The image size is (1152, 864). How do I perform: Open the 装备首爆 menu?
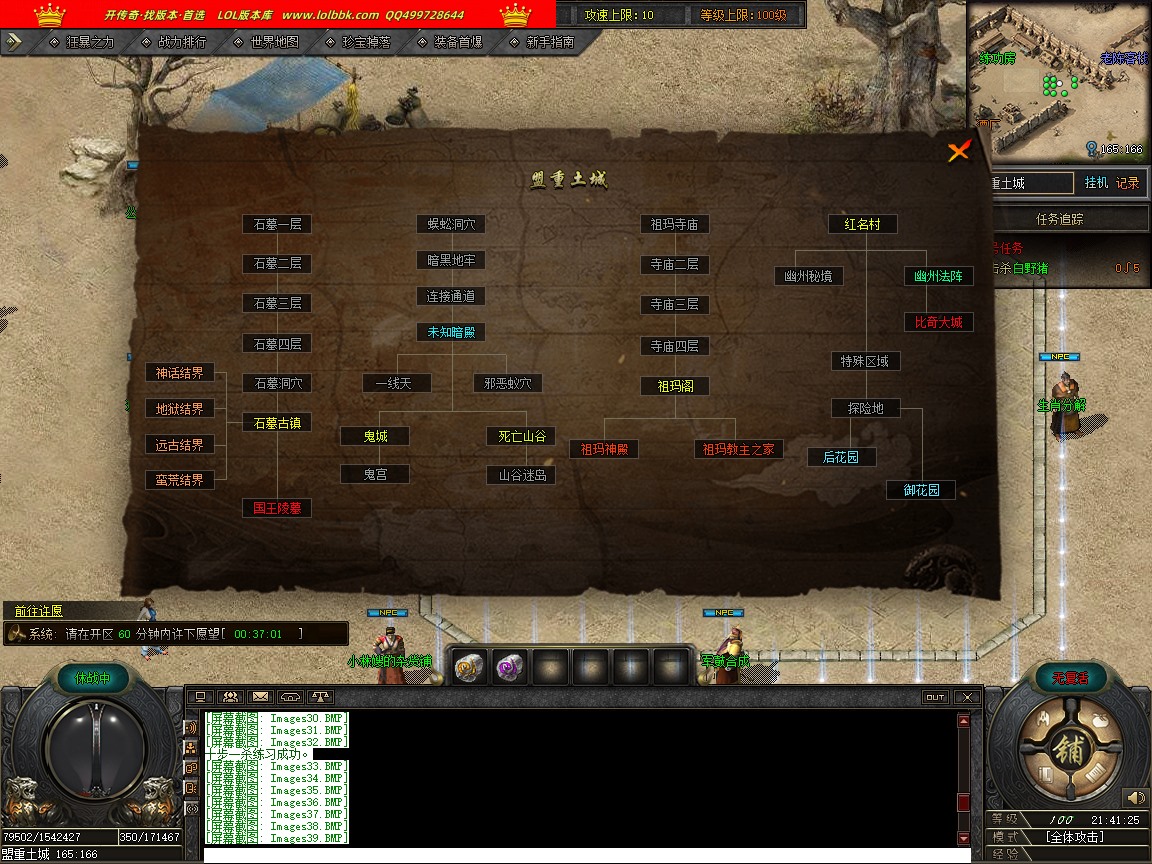coord(453,42)
